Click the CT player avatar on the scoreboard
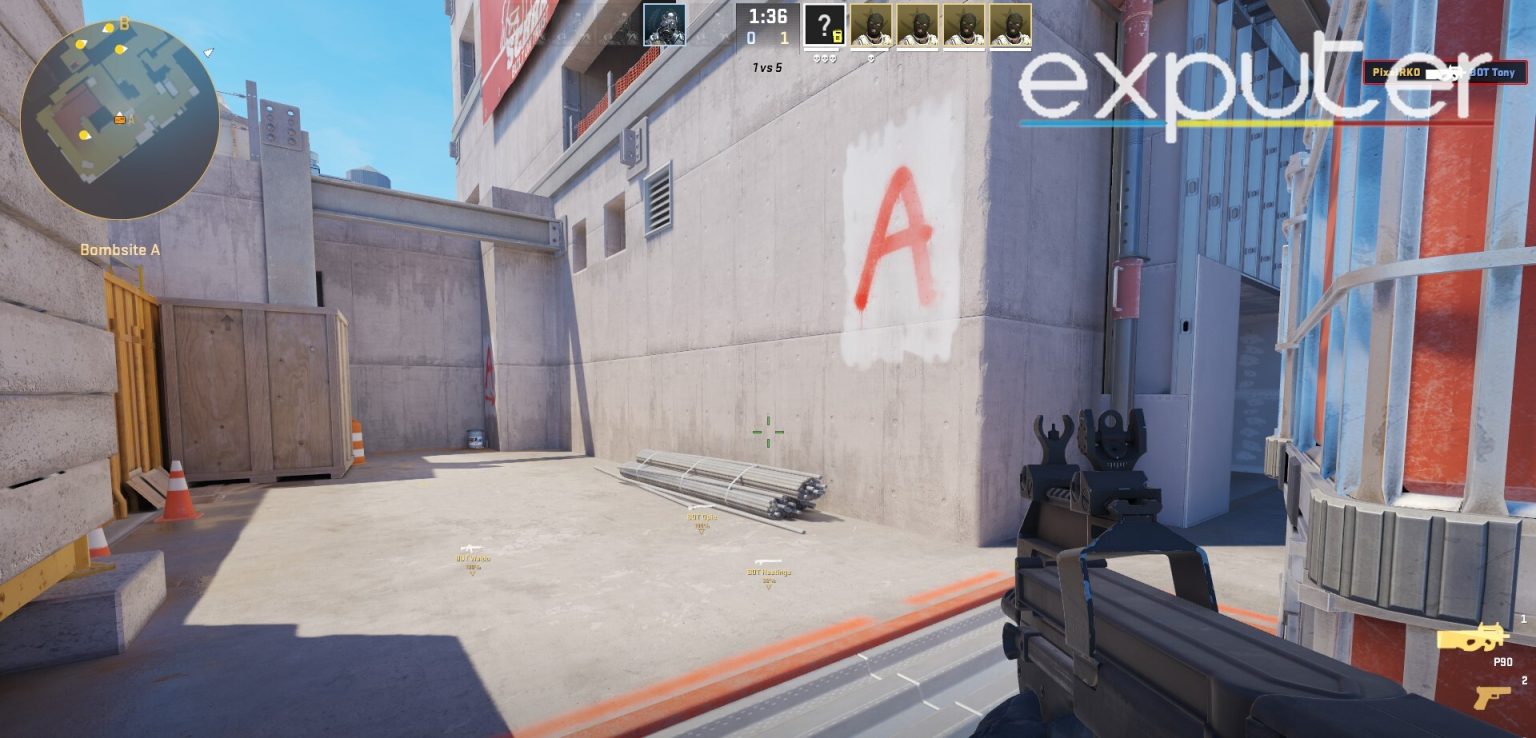The width and height of the screenshot is (1536, 738). click(664, 26)
